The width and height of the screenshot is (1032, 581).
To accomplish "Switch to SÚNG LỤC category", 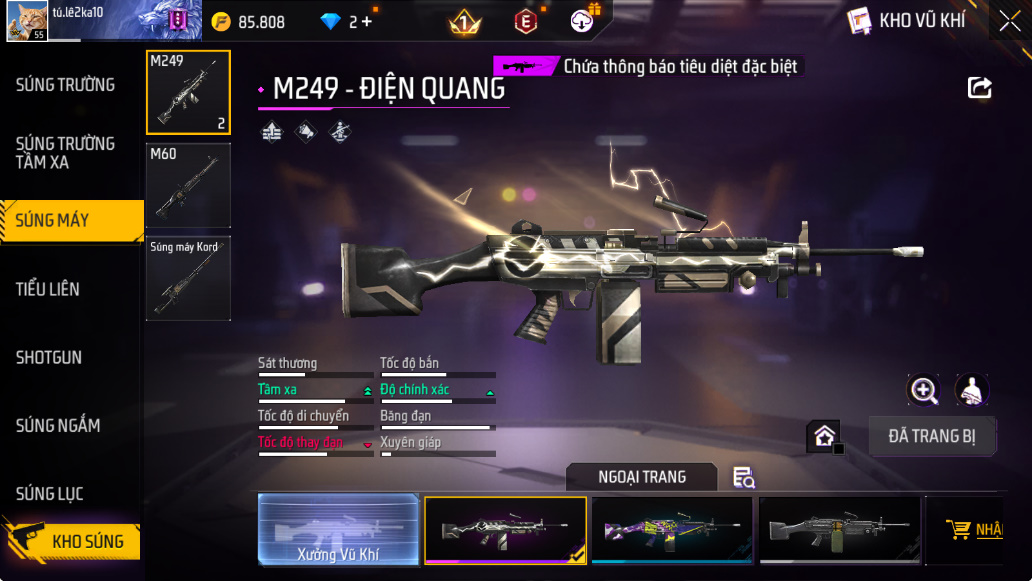I will (50, 493).
